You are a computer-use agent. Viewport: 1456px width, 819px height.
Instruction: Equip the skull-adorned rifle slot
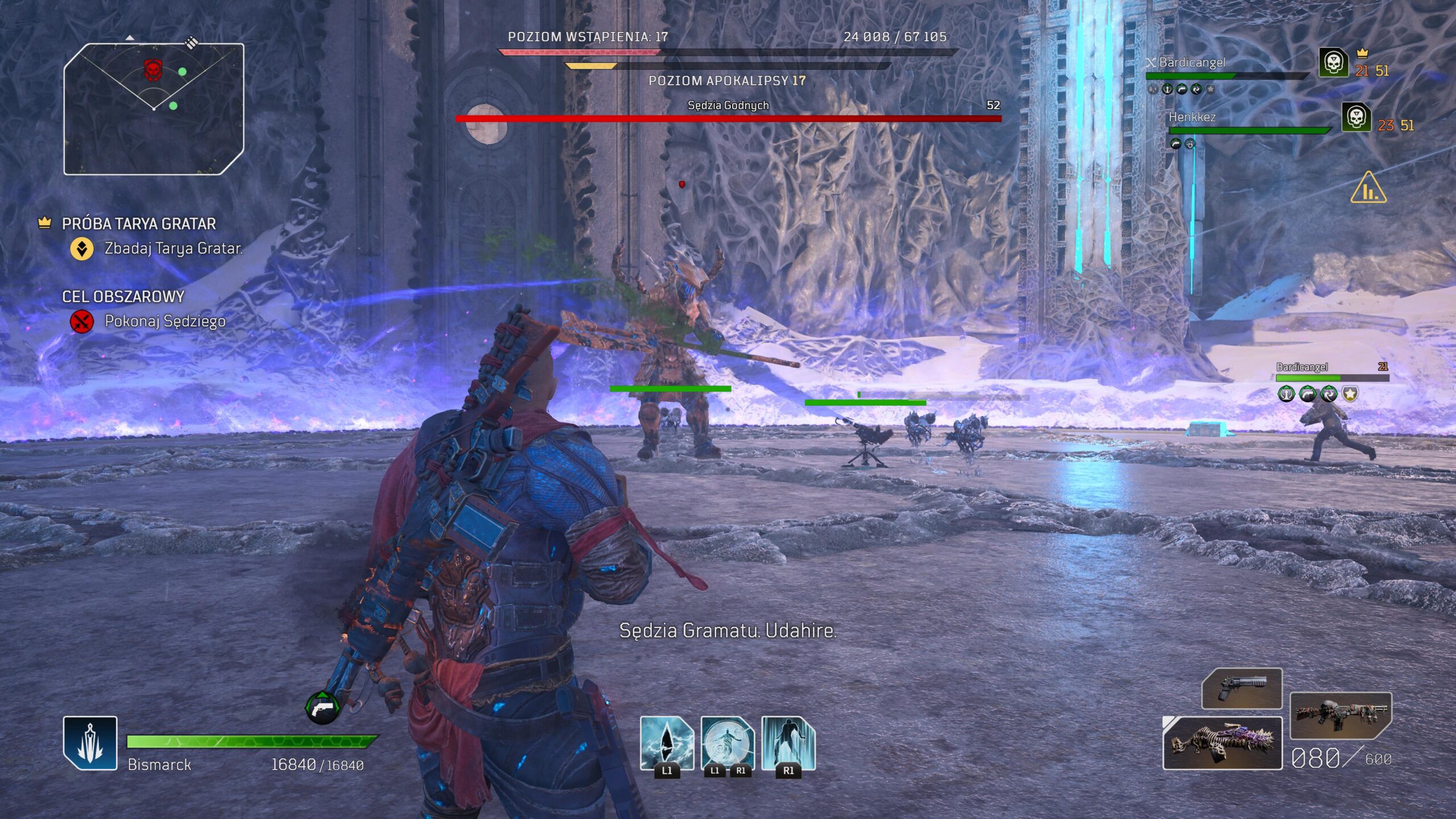click(x=1340, y=715)
